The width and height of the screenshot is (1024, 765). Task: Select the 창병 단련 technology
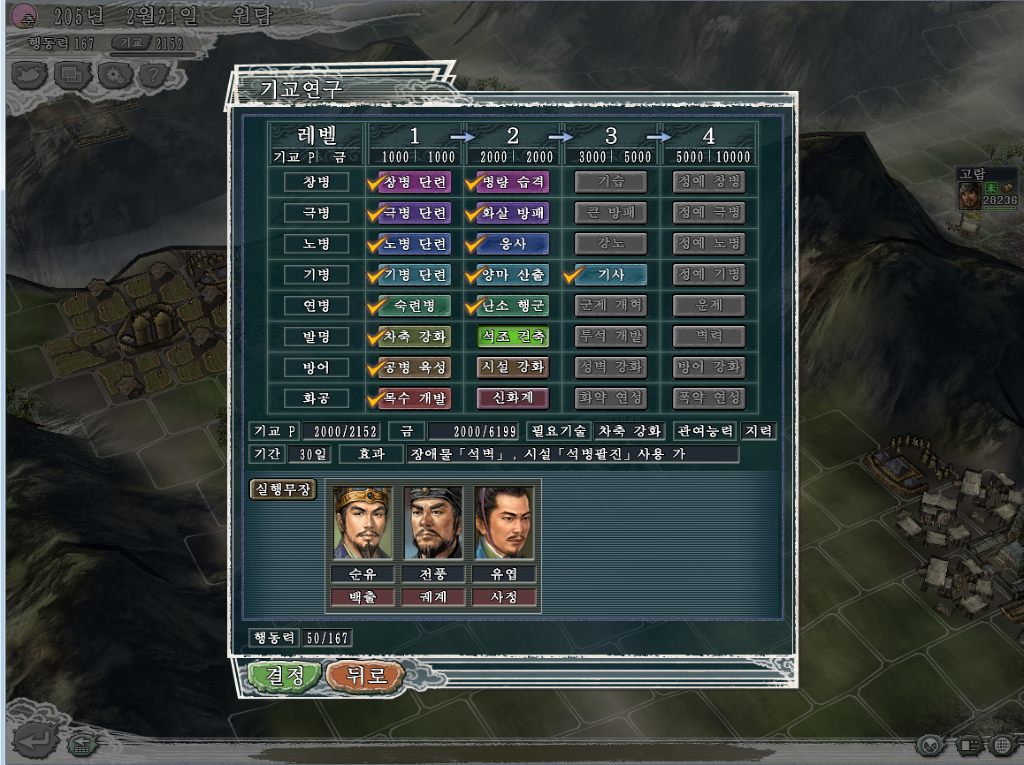click(x=414, y=182)
